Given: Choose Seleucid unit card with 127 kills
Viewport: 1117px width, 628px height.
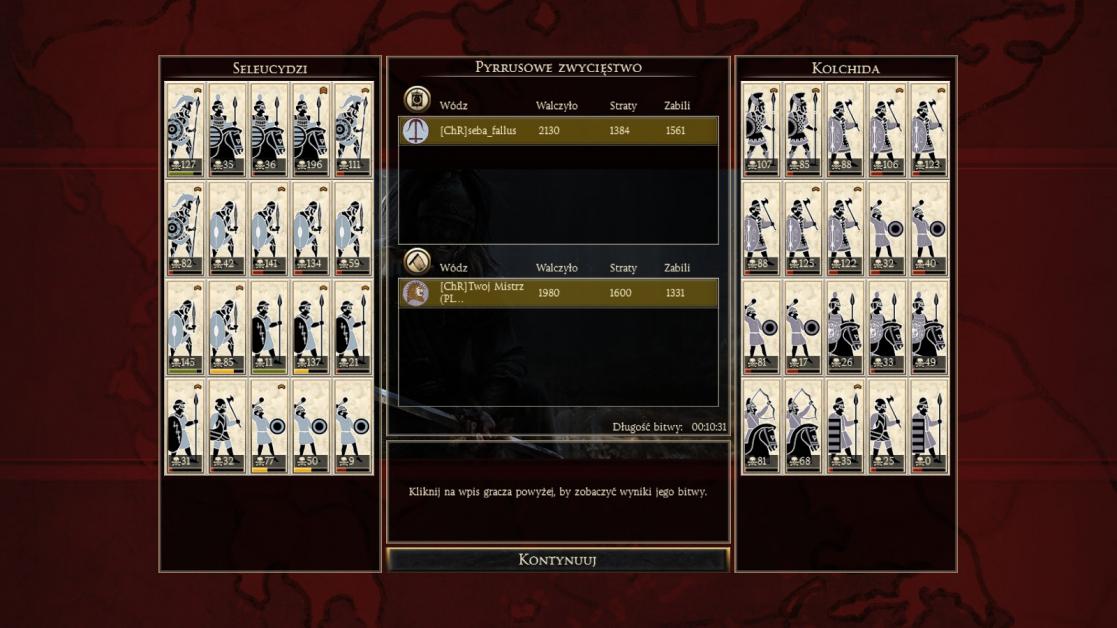Looking at the screenshot, I should point(185,128).
